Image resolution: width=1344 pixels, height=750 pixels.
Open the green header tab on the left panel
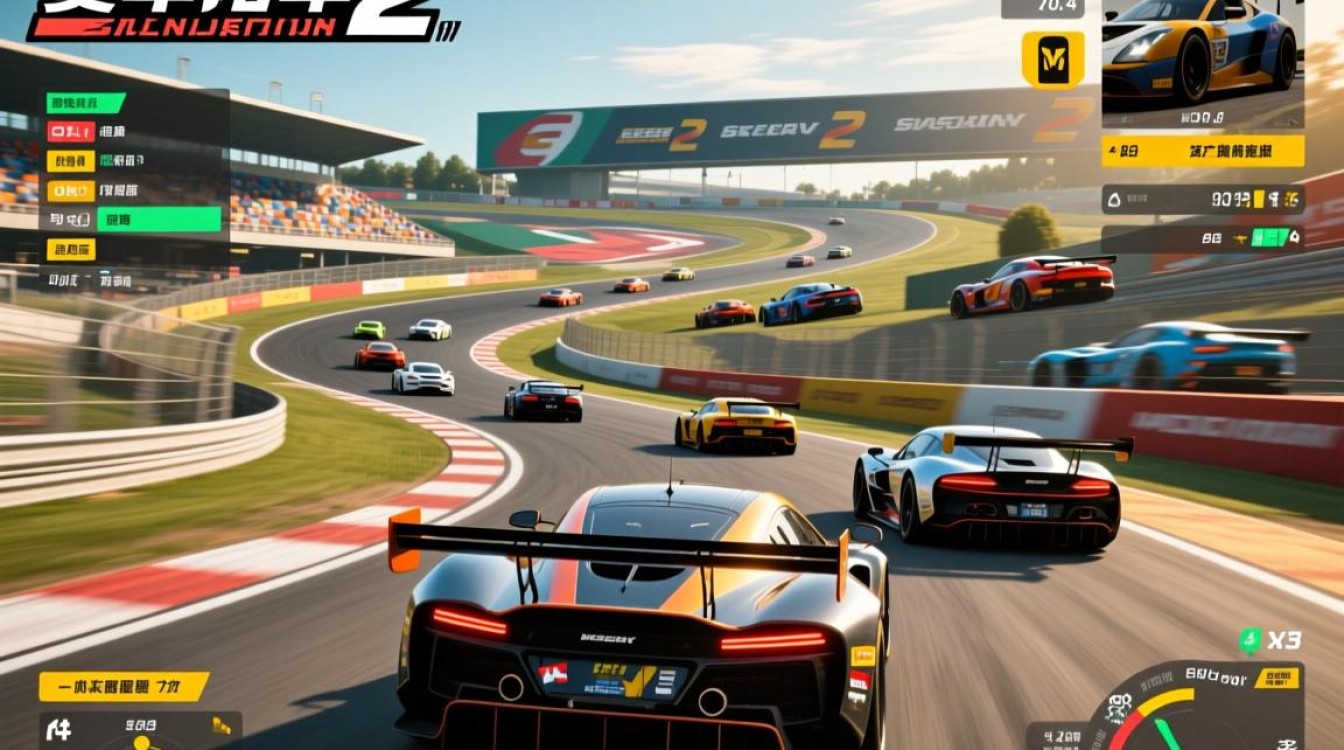[x=86, y=102]
